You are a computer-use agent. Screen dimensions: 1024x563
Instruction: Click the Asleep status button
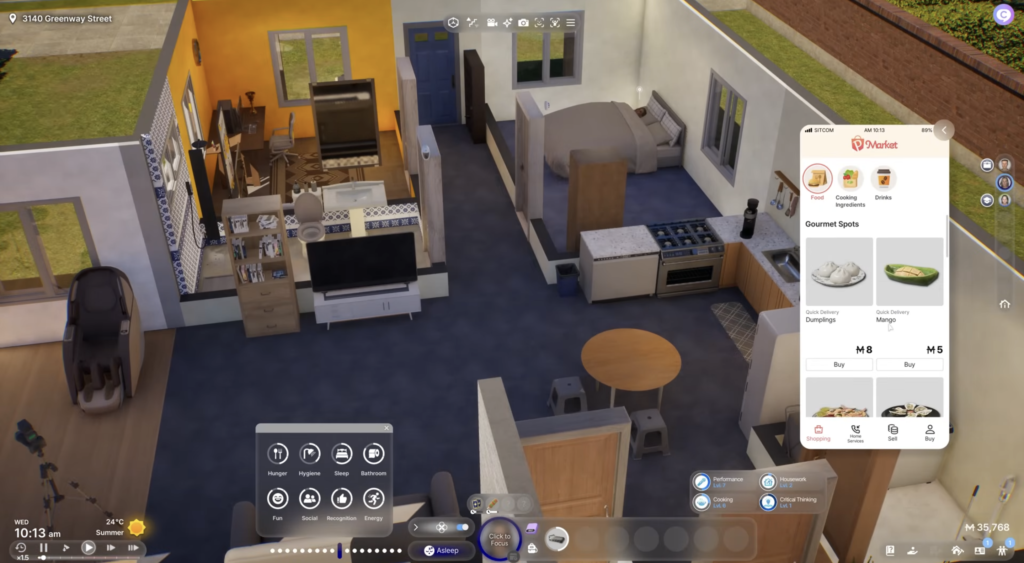point(441,550)
